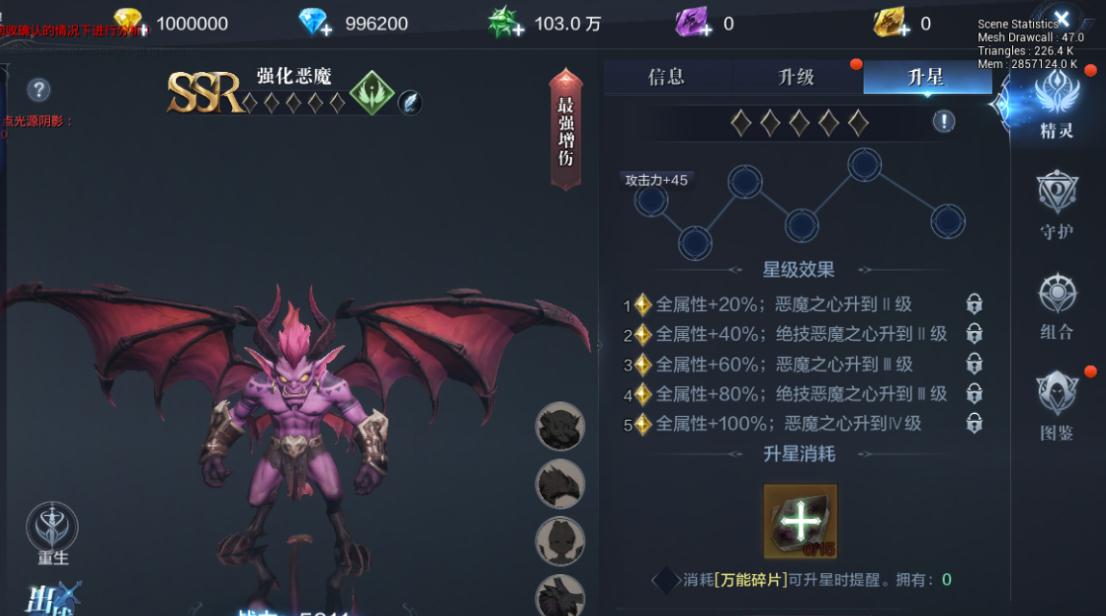Open the 守护 section
The image size is (1106, 616).
[x=1056, y=204]
